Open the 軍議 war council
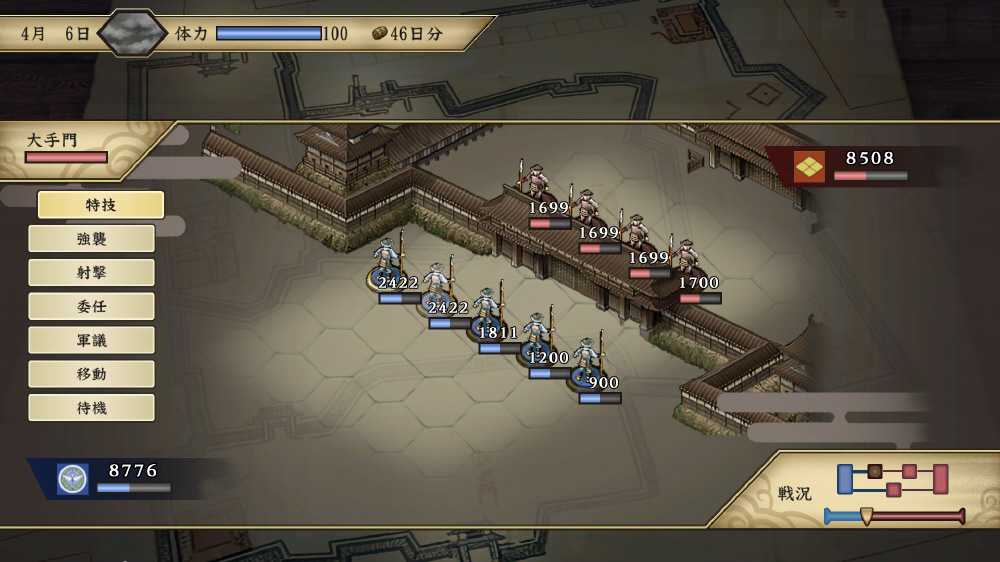The image size is (1000, 562). [91, 341]
